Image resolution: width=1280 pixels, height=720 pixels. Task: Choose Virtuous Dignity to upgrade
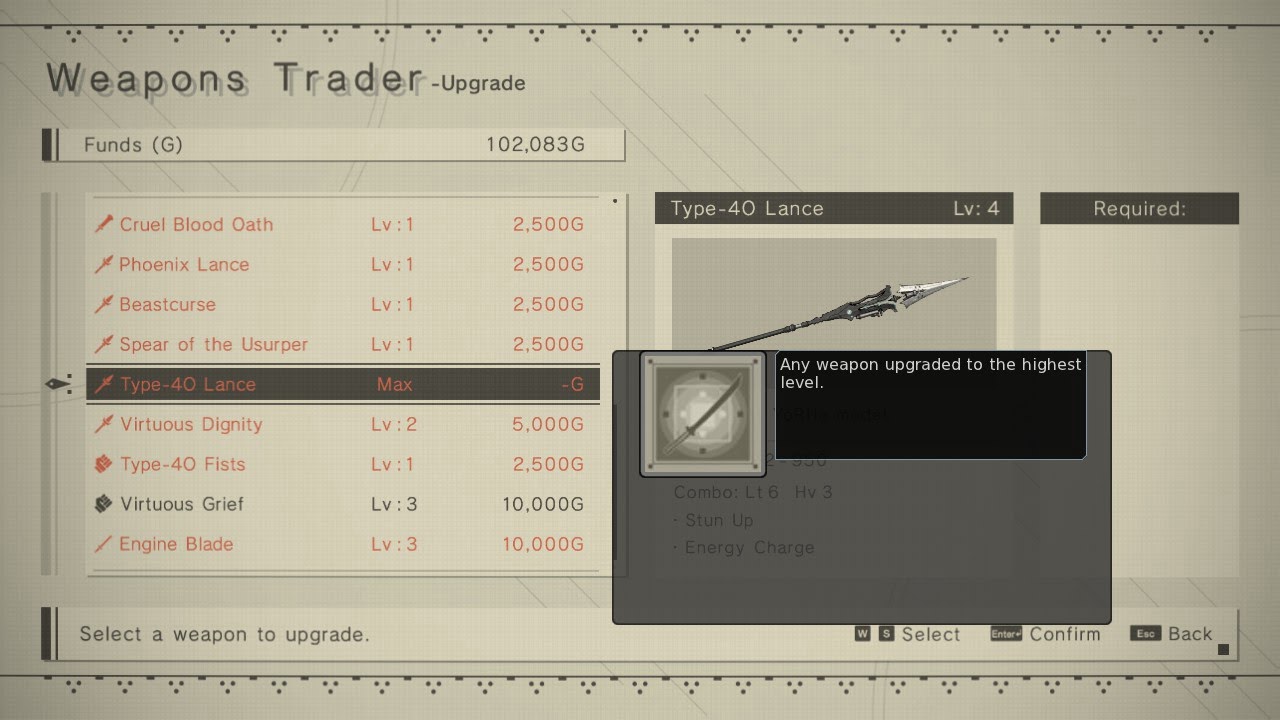(342, 424)
